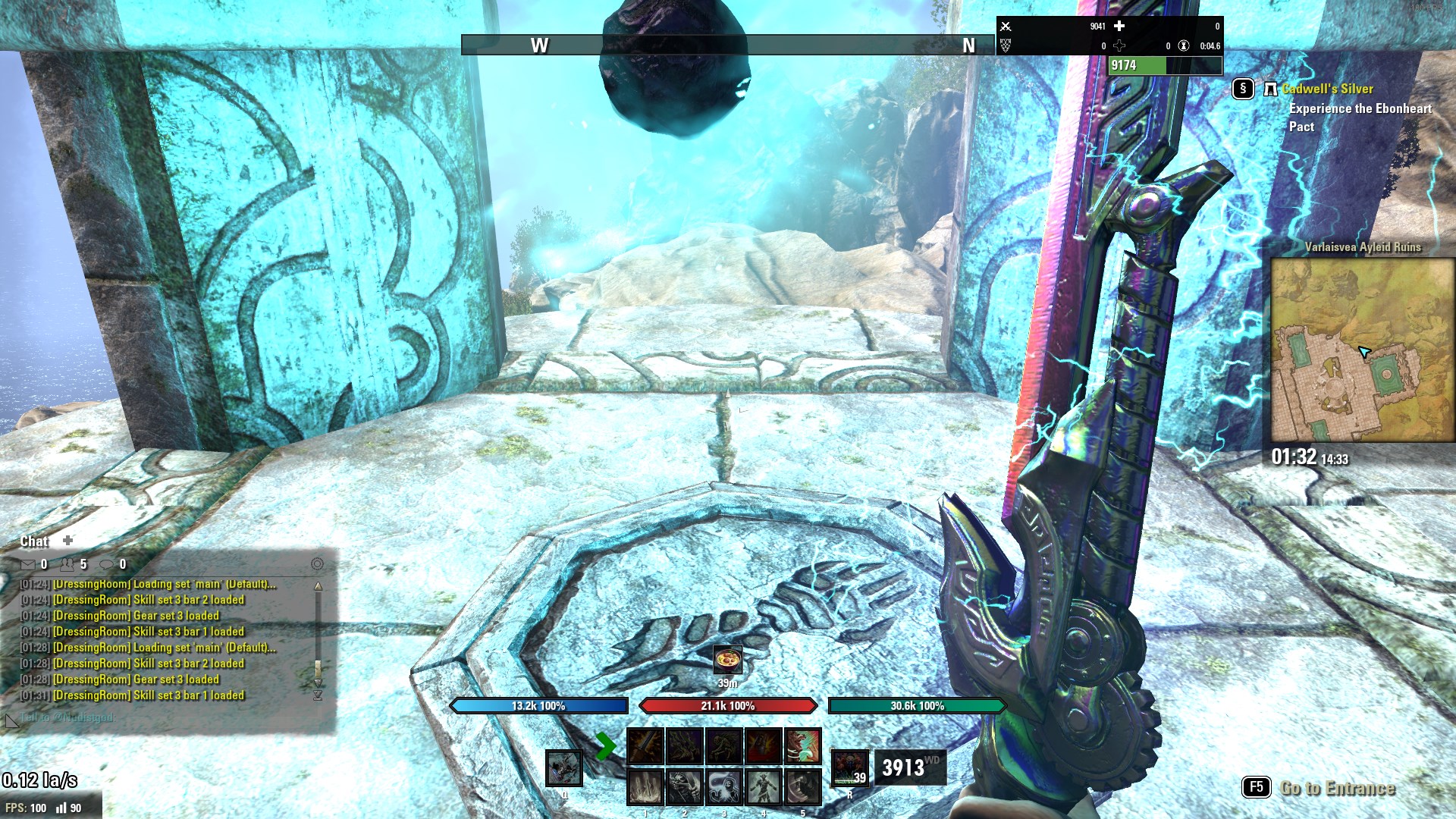Click the food buff icon above health bar
1456x819 pixels.
point(727,660)
